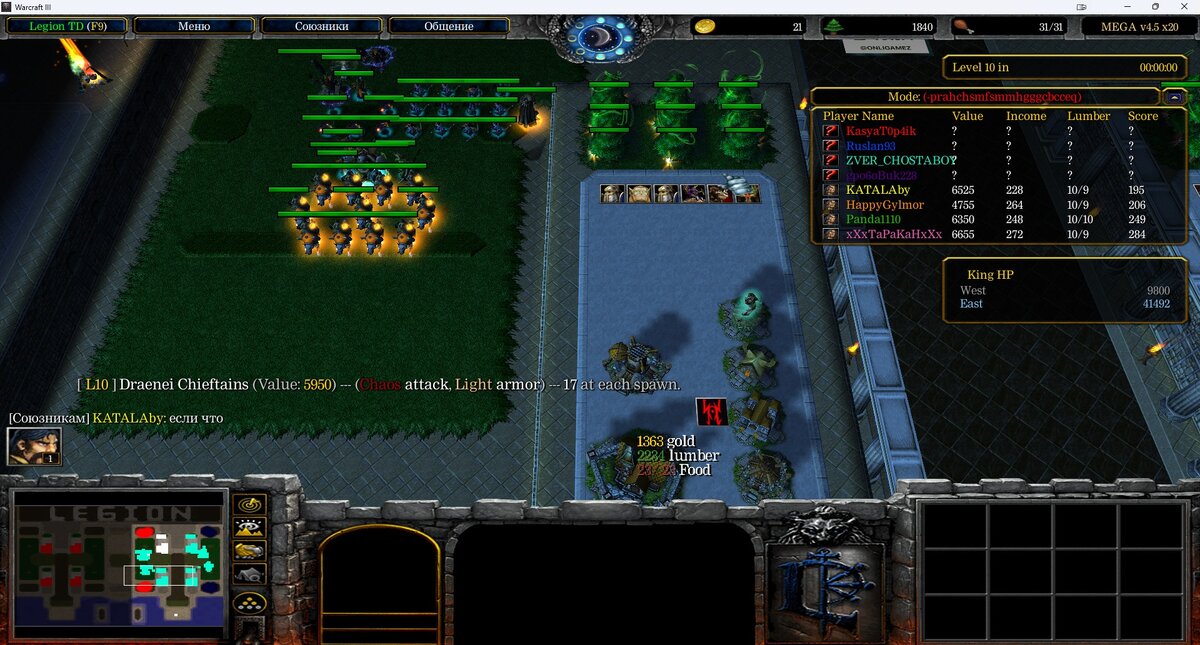Toggle ally color mode button beside minimap
Screen dimensions: 1200x645
pyautogui.click(x=249, y=551)
